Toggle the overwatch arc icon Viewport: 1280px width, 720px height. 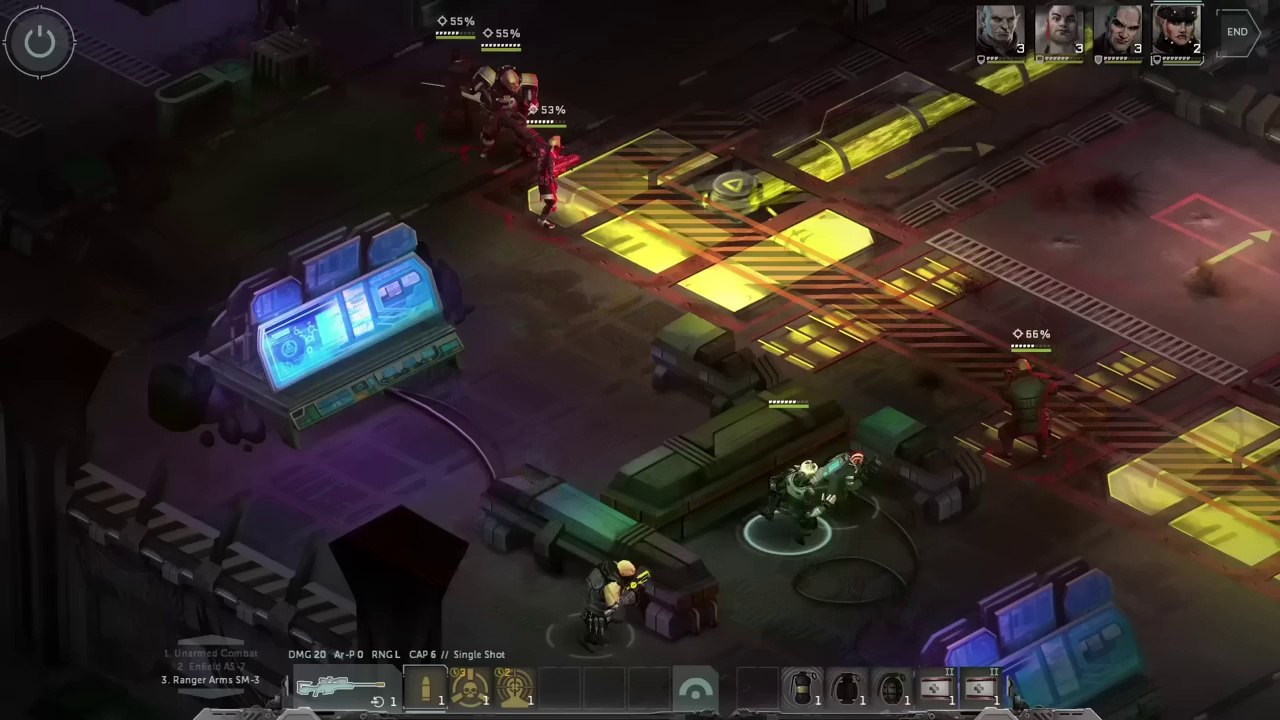tap(695, 689)
